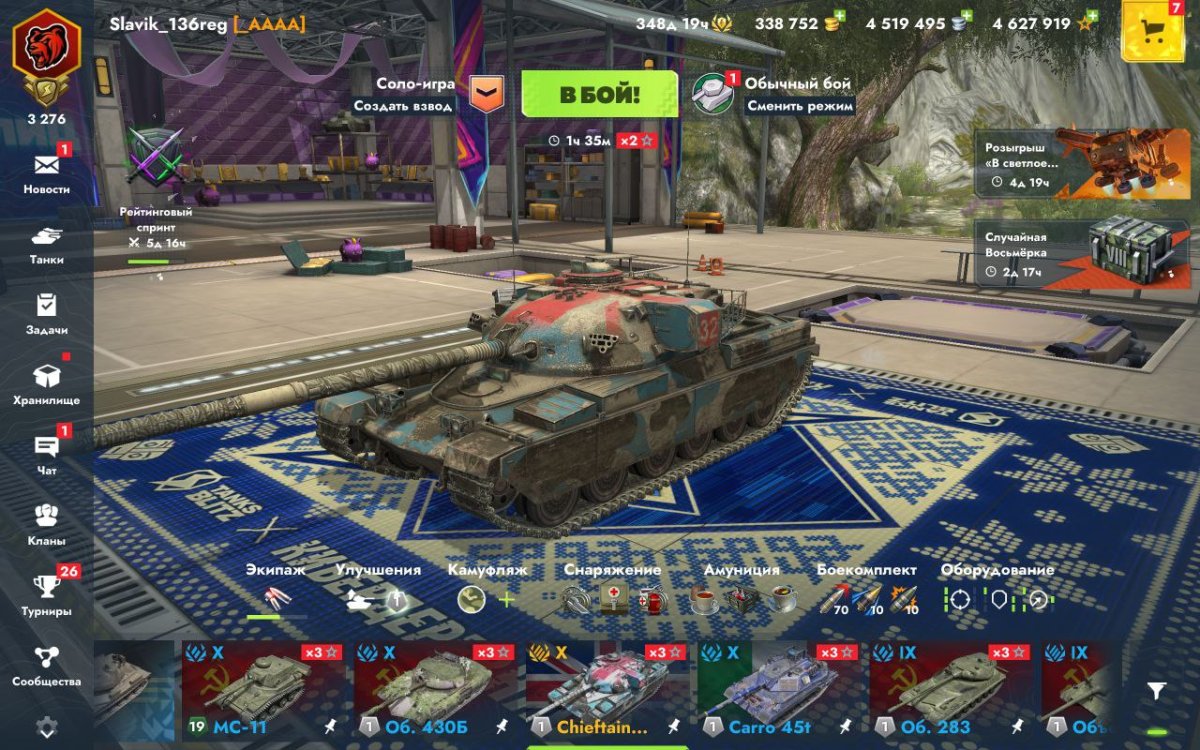1200x750 pixels.
Task: Open the Розыгрыш event banner
Action: click(1068, 163)
